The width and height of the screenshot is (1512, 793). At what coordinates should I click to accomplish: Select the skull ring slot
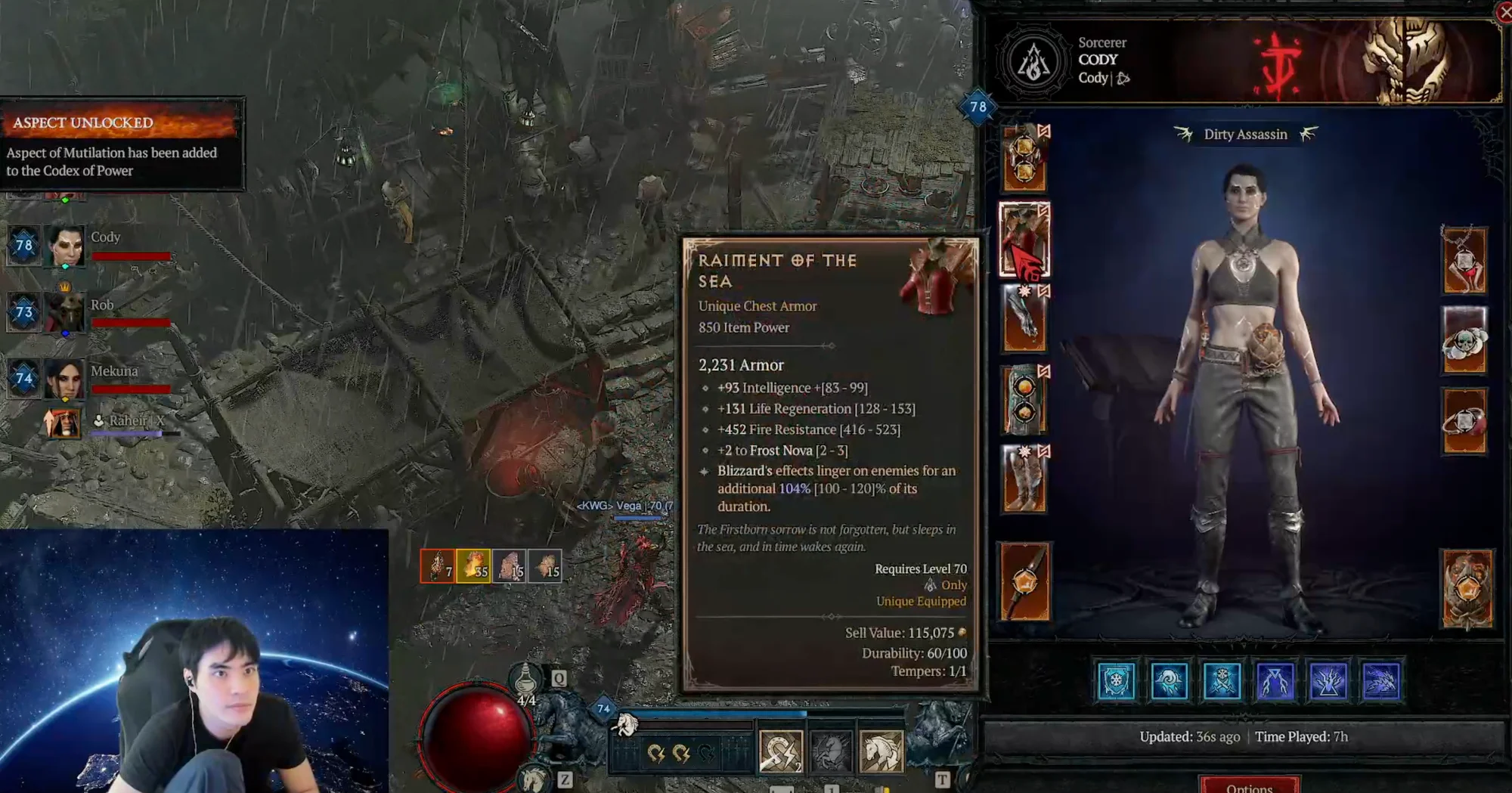click(x=1464, y=340)
